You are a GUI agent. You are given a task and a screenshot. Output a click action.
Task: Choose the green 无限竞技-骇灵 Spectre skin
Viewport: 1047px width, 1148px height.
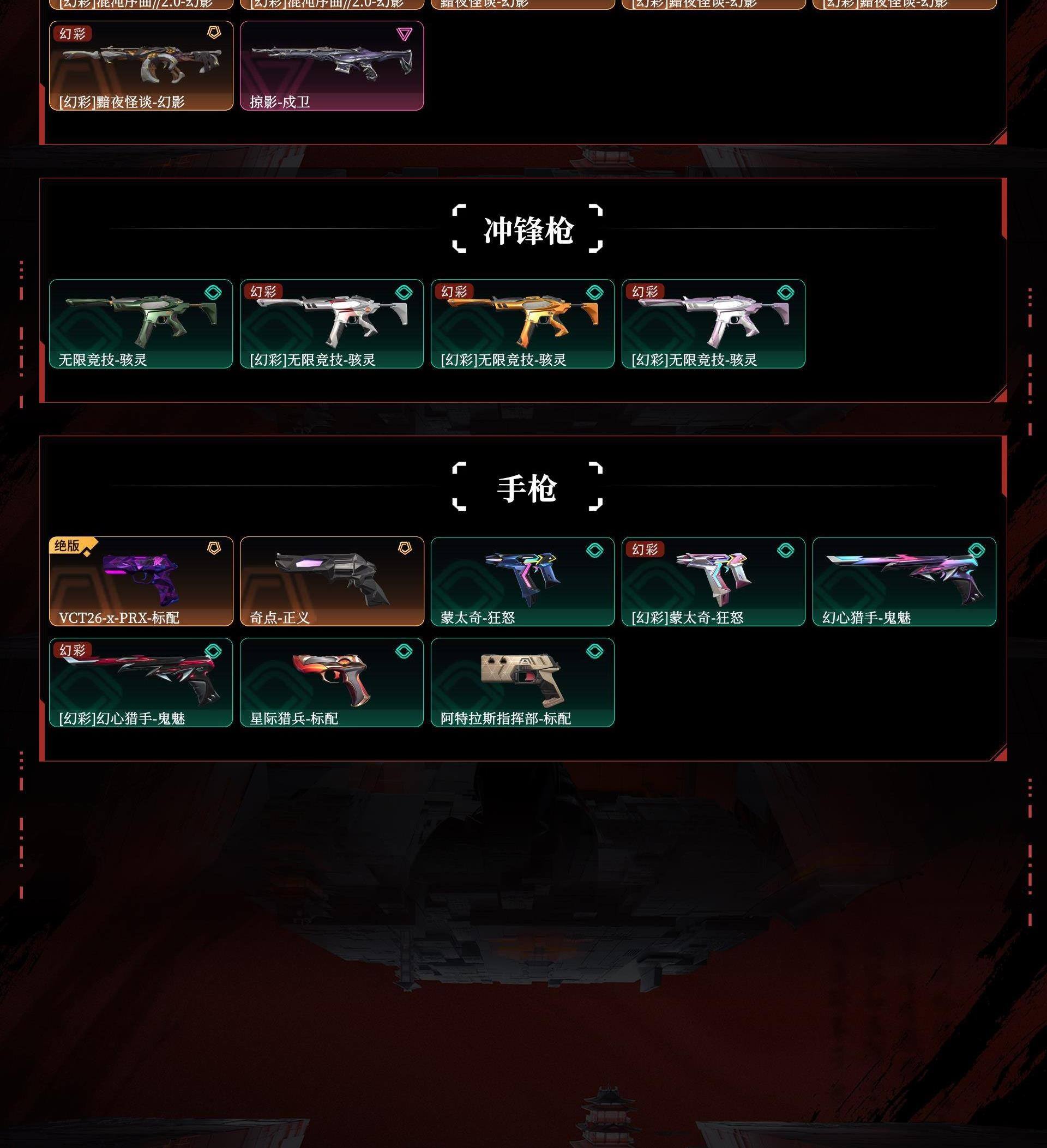click(x=141, y=323)
